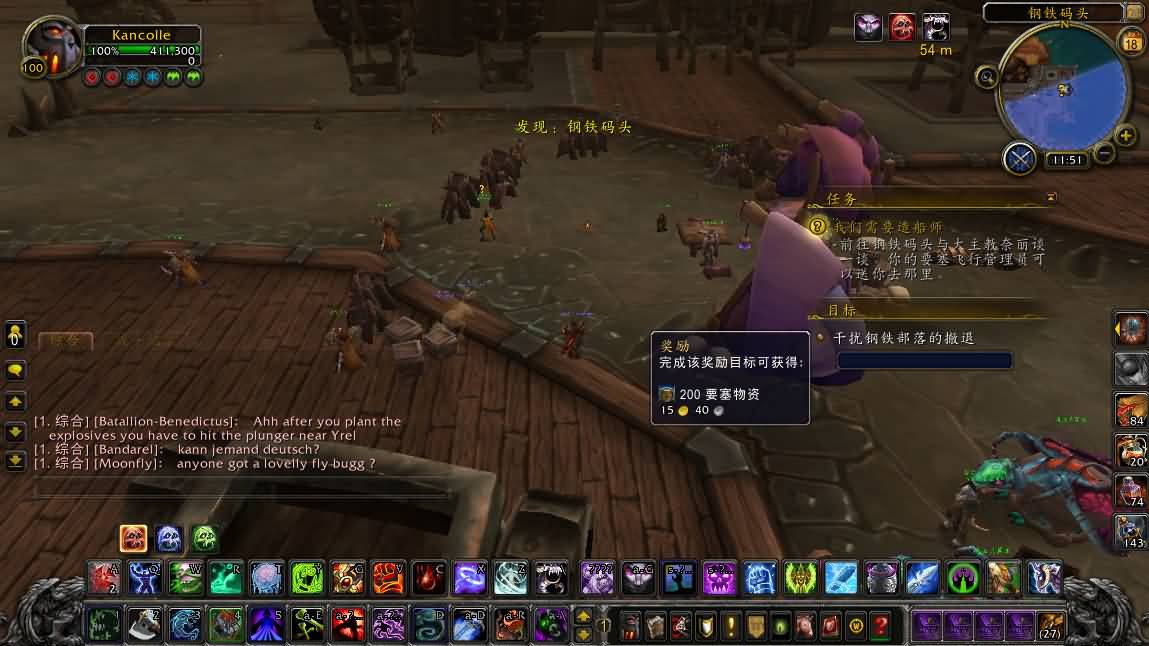Open the chat speech bubble menu
Image resolution: width=1149 pixels, height=646 pixels.
click(x=16, y=370)
